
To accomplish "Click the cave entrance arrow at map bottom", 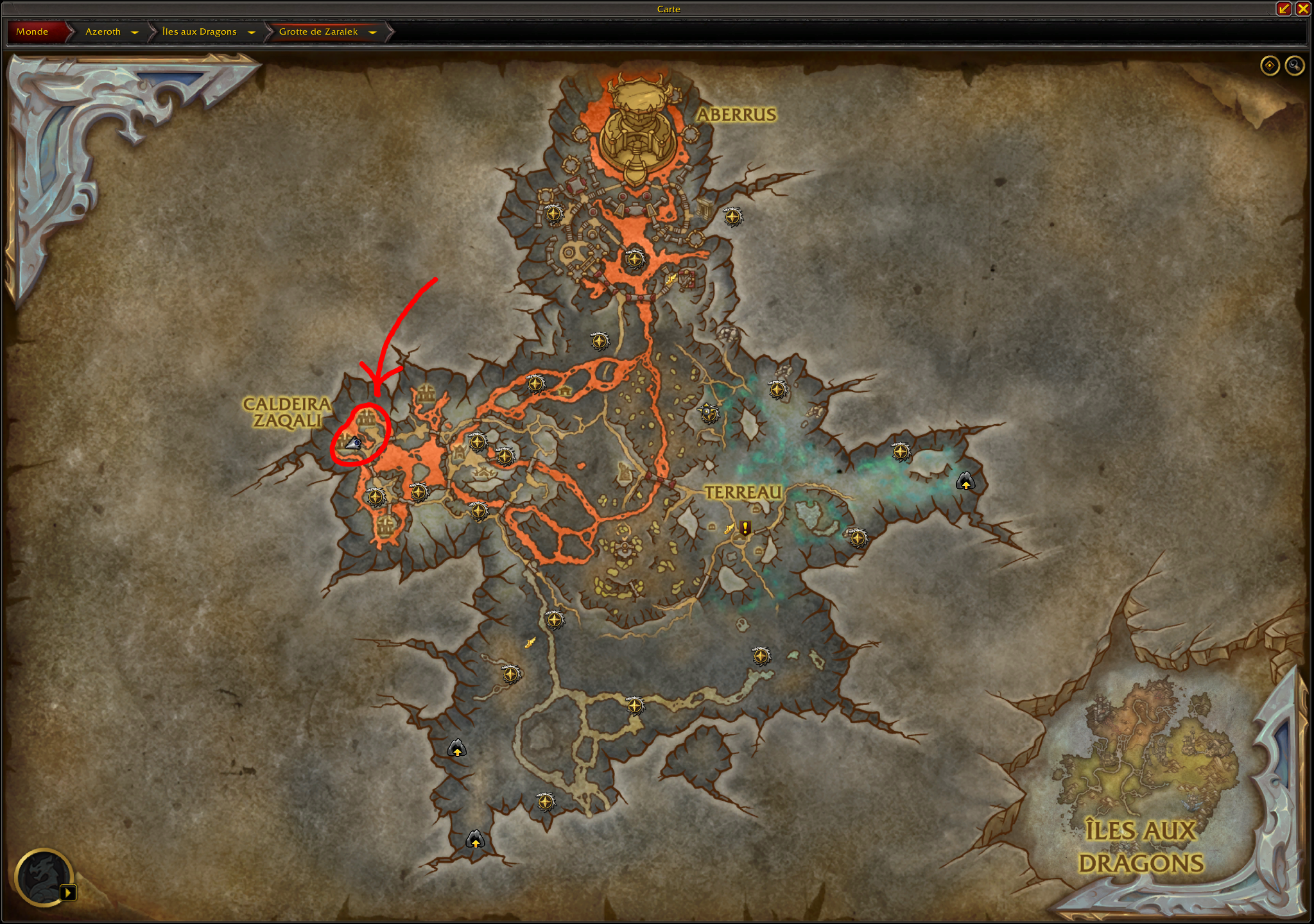I will (474, 839).
